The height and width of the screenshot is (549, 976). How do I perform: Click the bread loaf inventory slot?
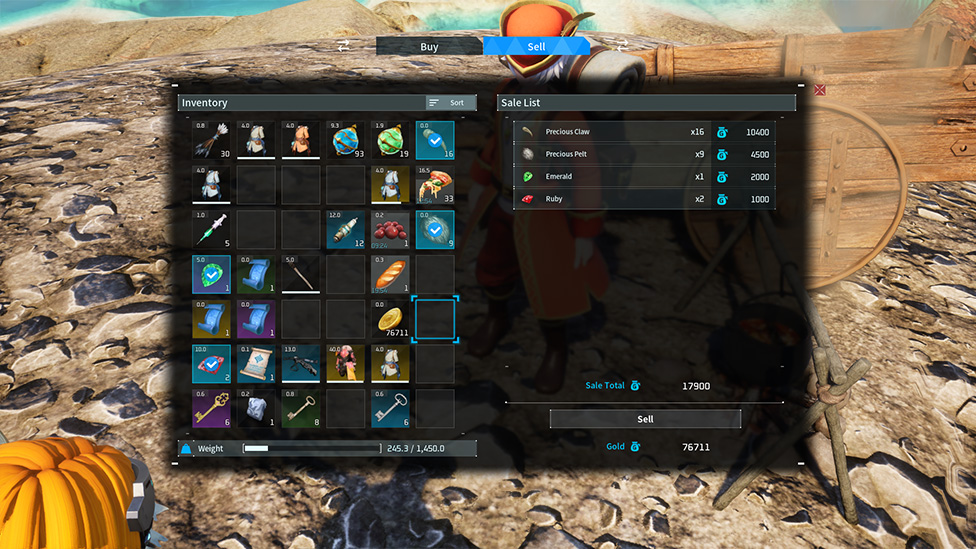click(x=391, y=275)
